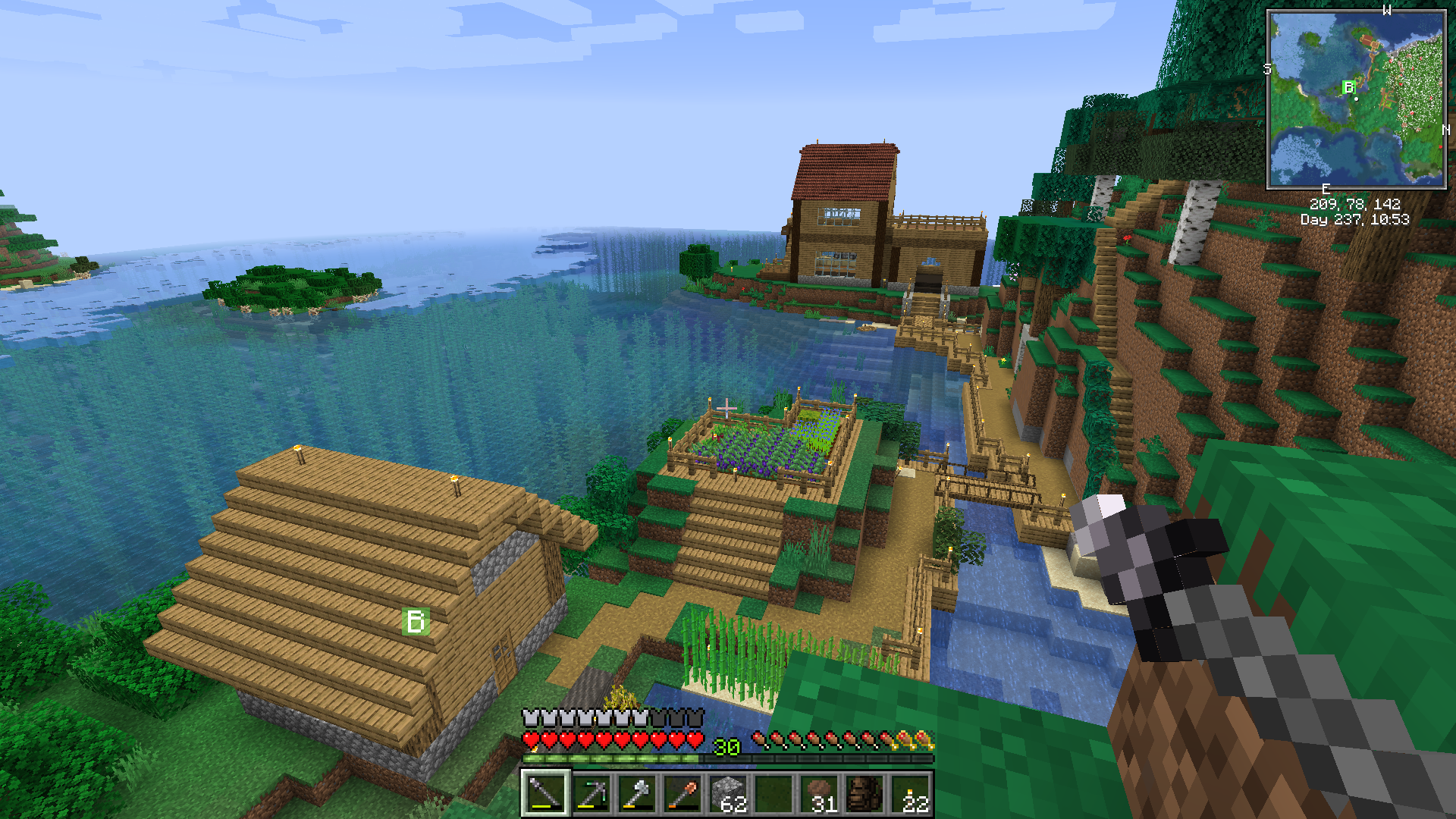Select the stack of 62 cobblestone
Viewport: 1456px width, 819px height.
[x=728, y=794]
